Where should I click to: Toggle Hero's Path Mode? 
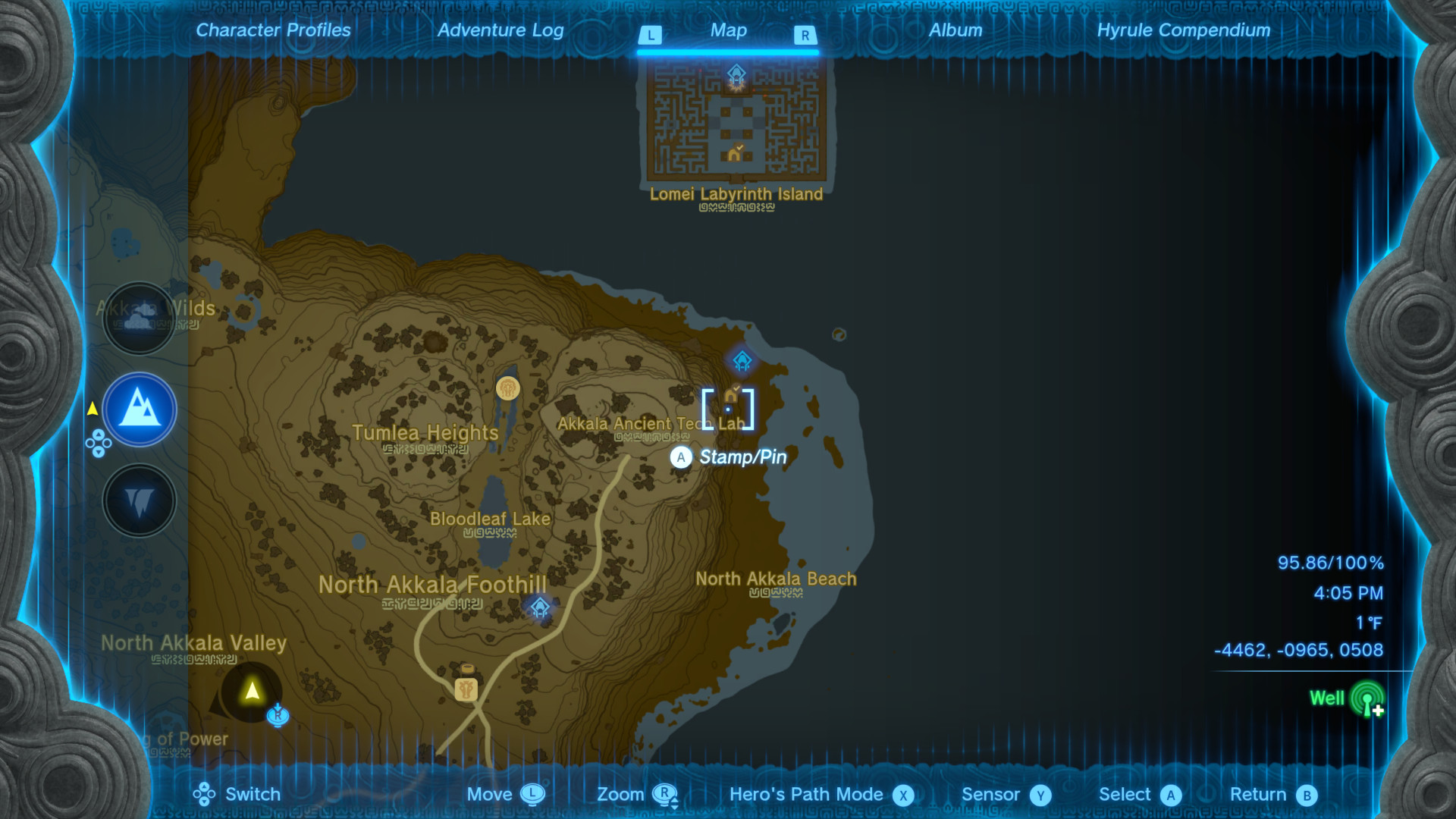coord(902,794)
